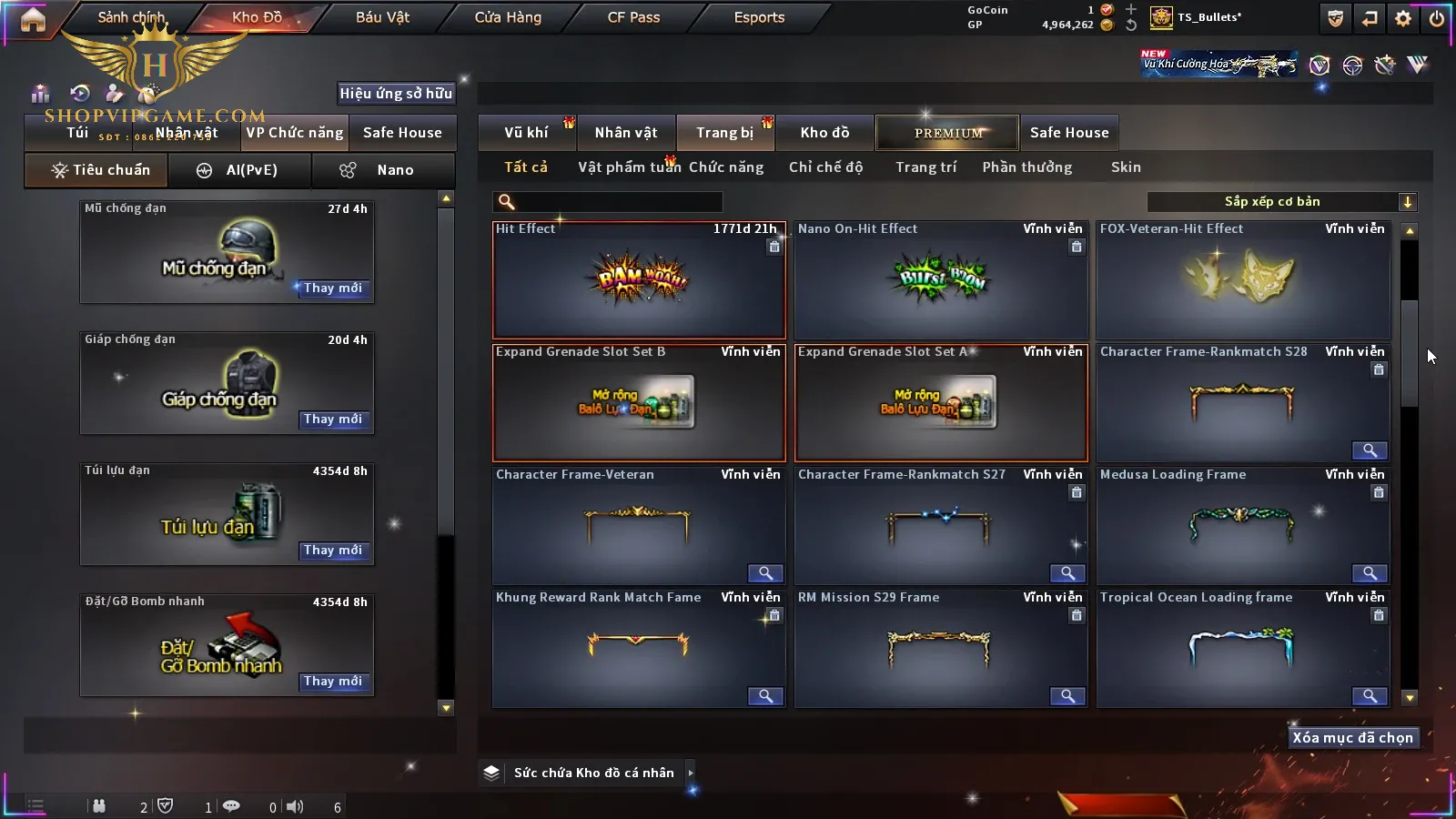Open the Nano loadout tab
Viewport: 1456px width, 819px height.
[383, 170]
